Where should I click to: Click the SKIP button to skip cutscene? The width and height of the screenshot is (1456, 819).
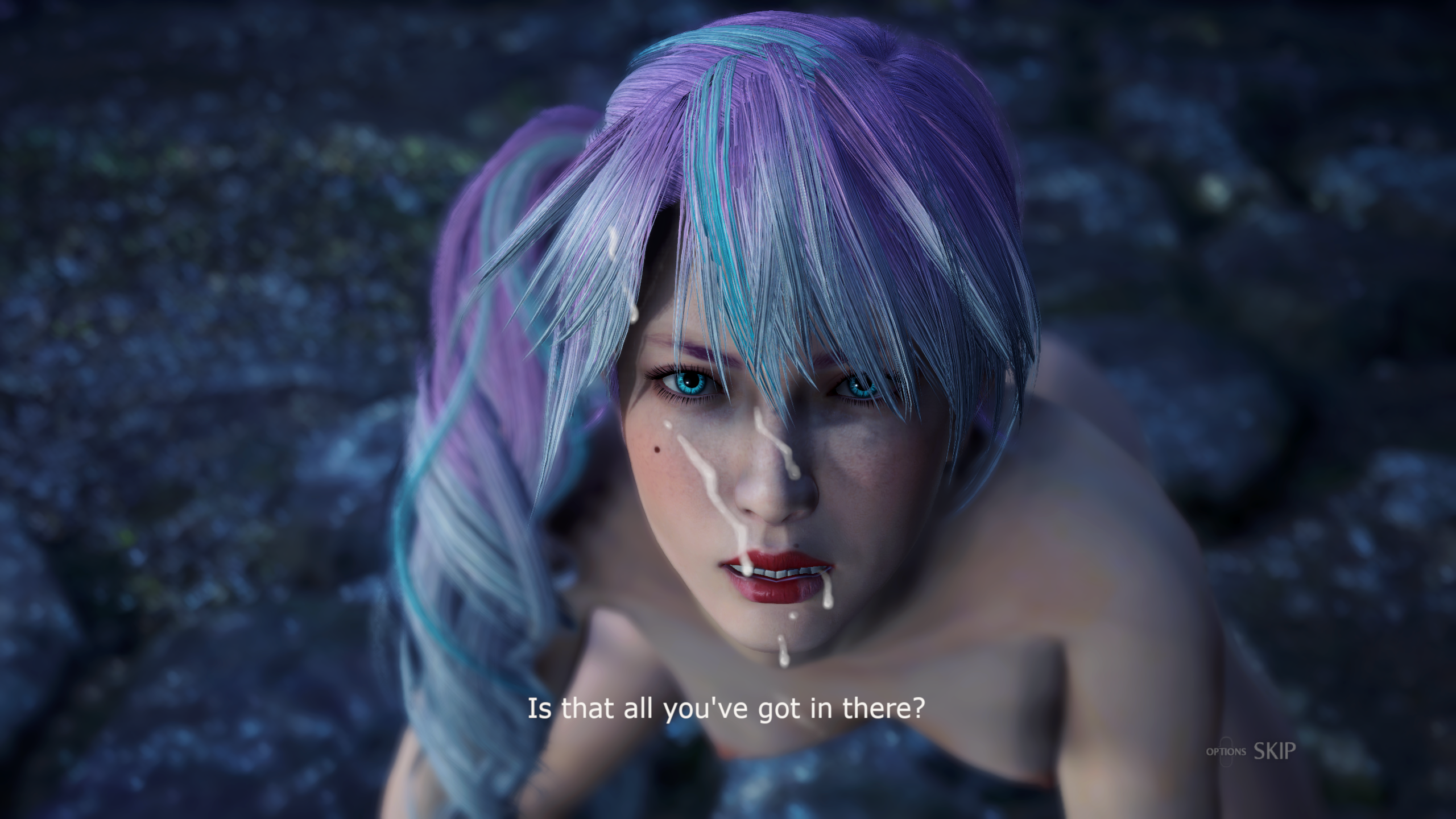tap(1275, 752)
